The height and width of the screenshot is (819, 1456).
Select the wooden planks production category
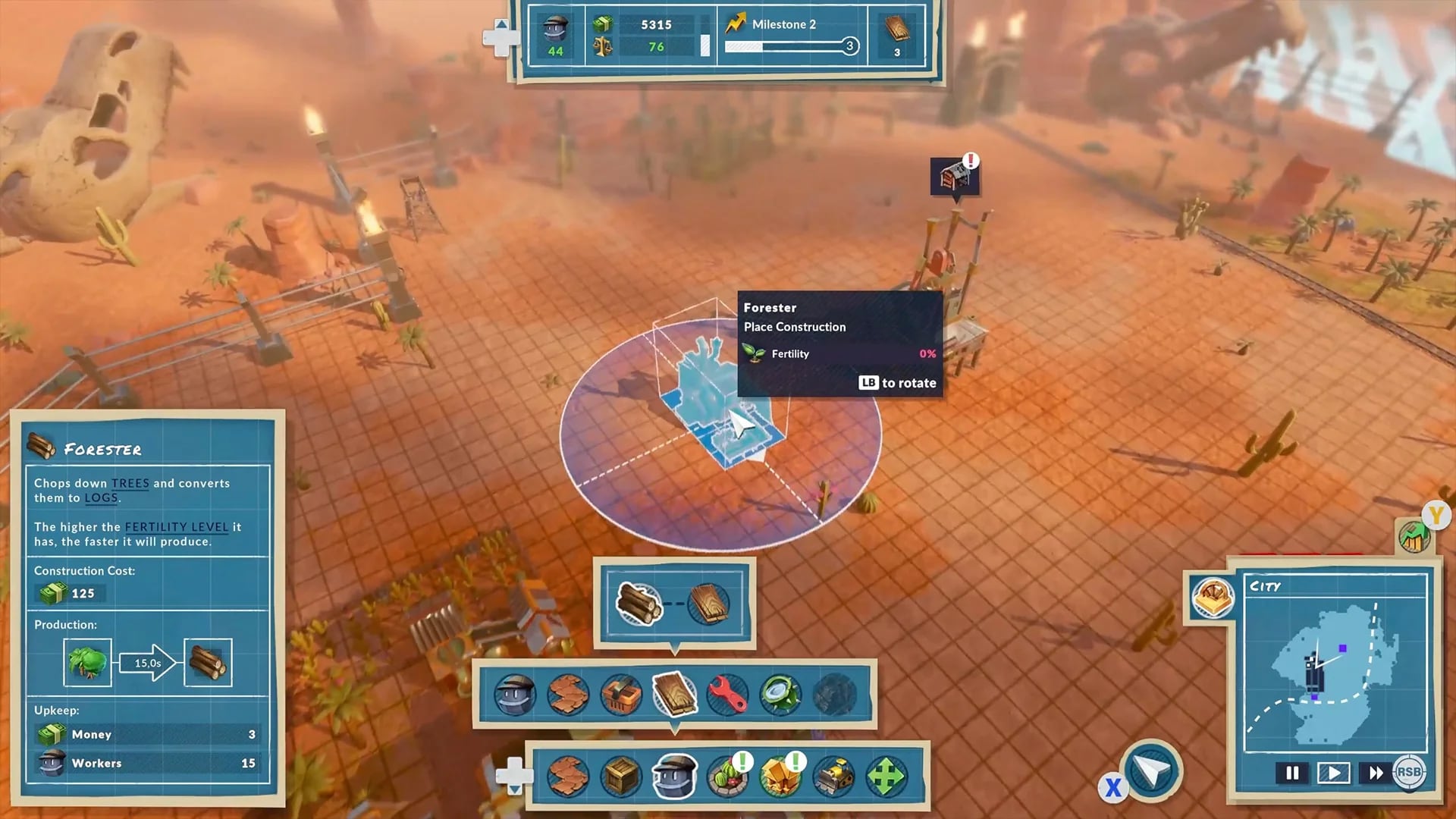point(674,695)
